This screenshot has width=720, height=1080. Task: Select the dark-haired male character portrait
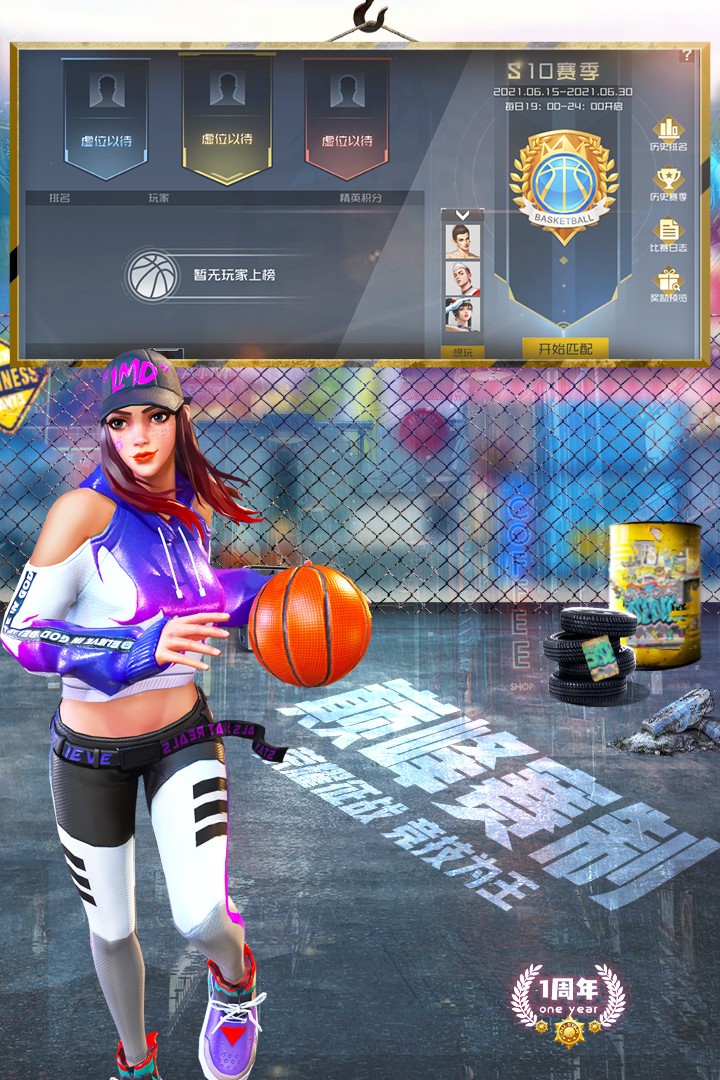pos(462,241)
